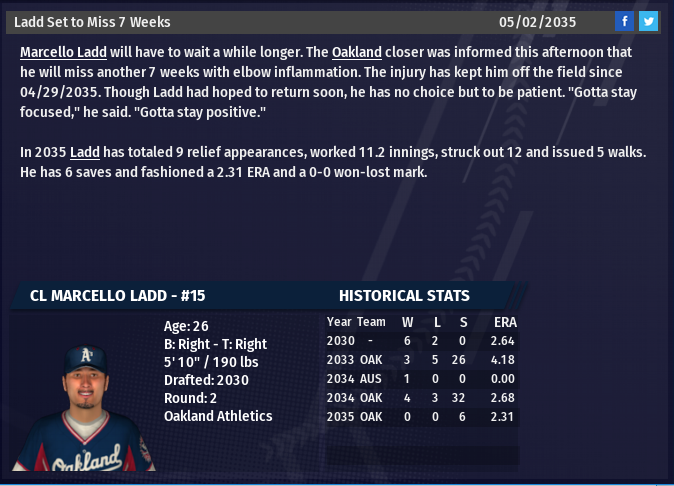The image size is (674, 486).
Task: Follow the underlined Oakland team link
Action: [357, 52]
